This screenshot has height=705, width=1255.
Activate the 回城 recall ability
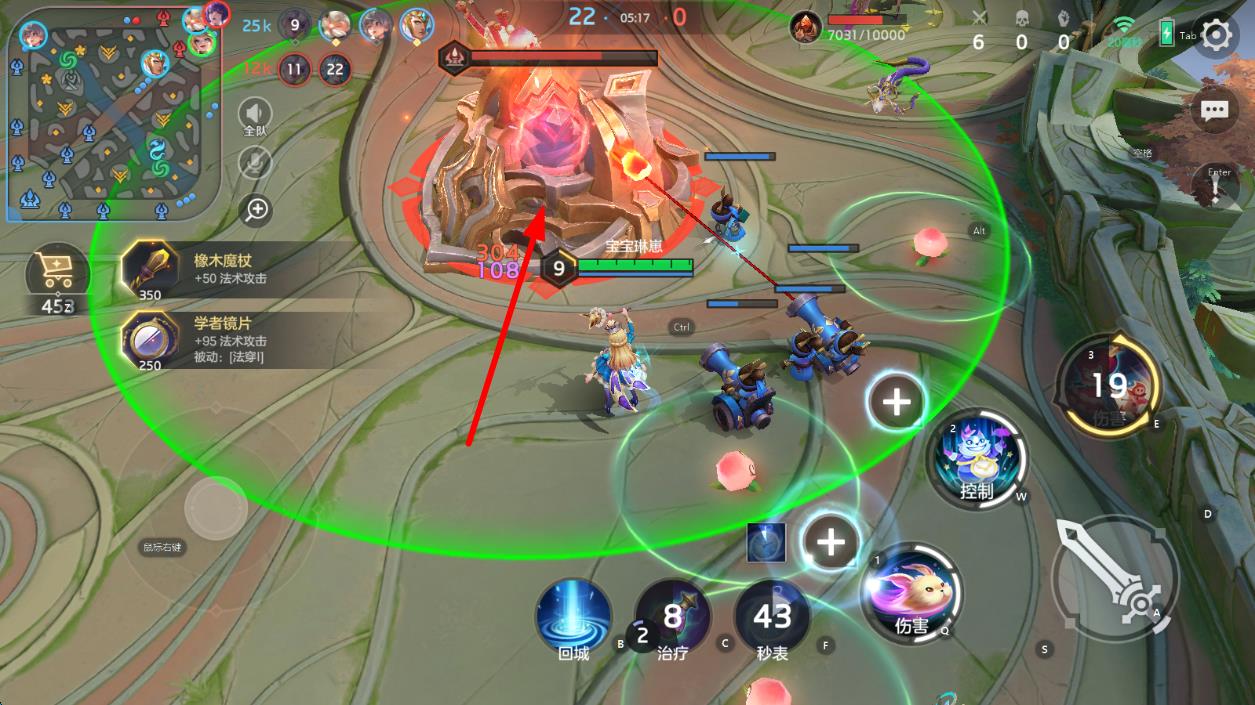574,617
